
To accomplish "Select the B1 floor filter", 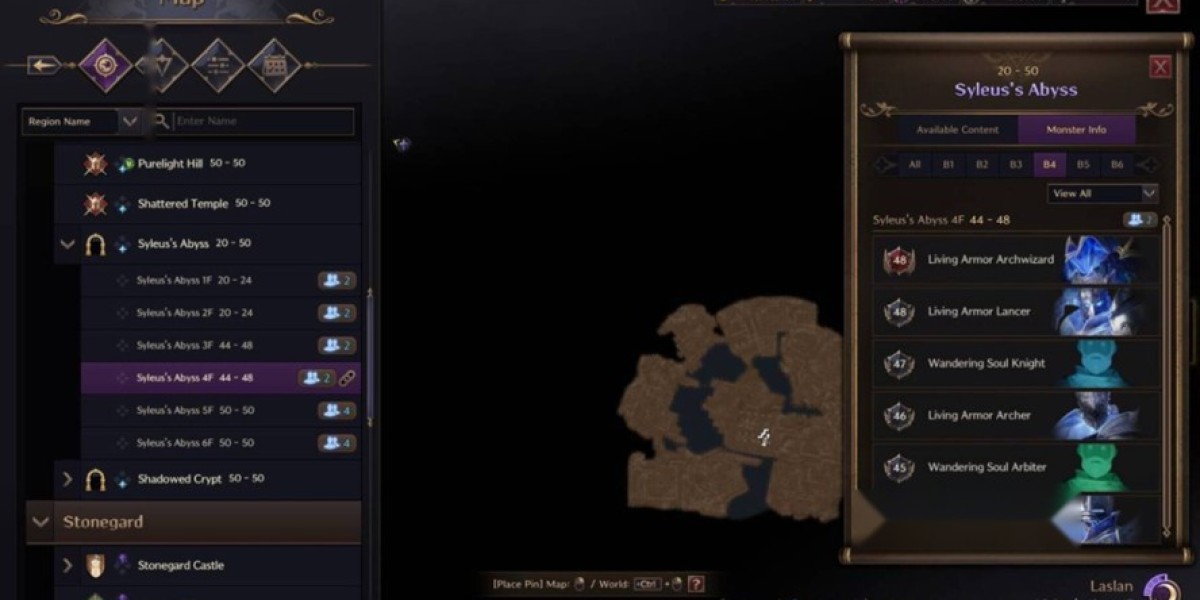I will point(948,165).
